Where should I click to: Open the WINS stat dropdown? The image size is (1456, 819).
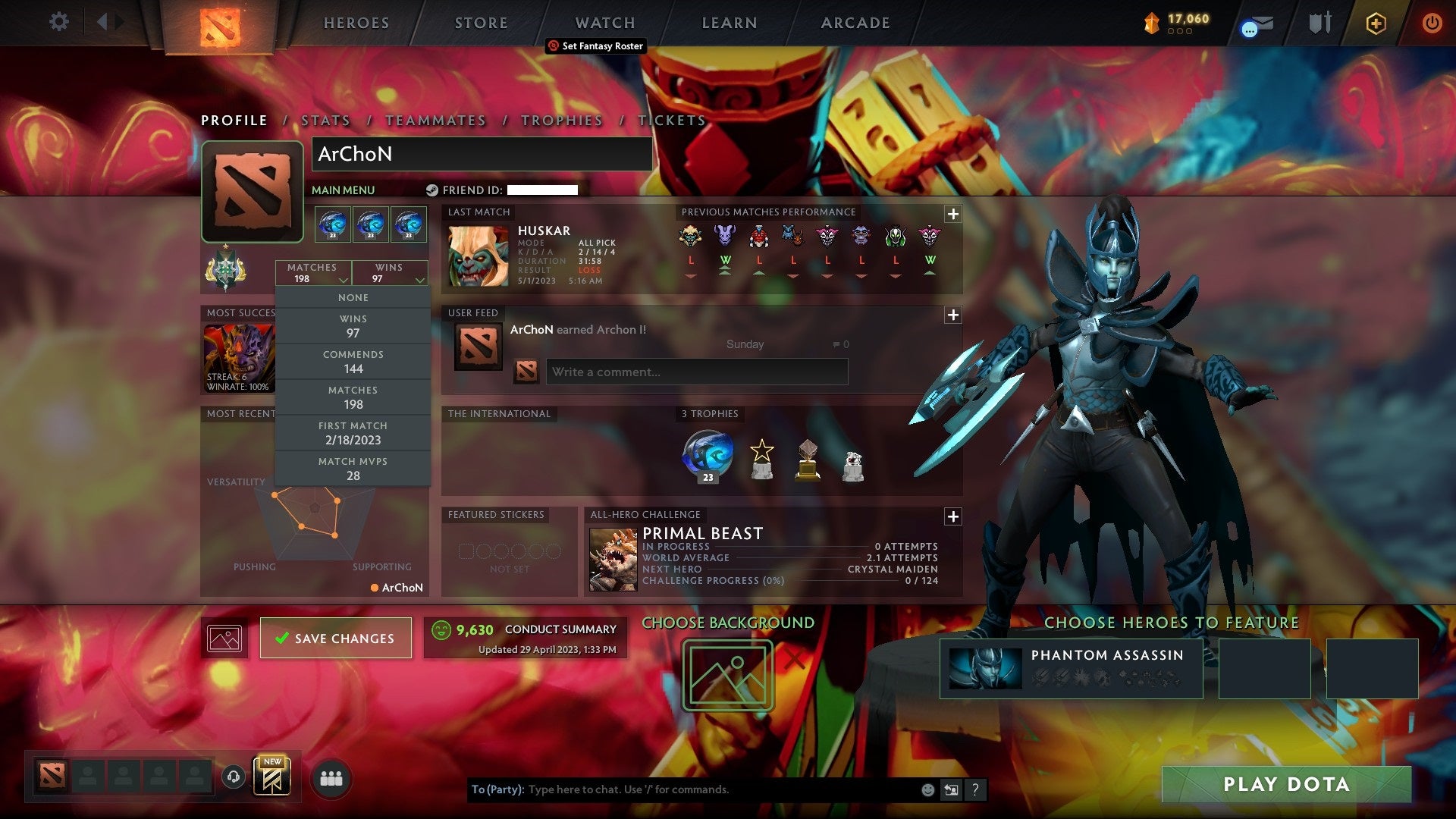(389, 273)
